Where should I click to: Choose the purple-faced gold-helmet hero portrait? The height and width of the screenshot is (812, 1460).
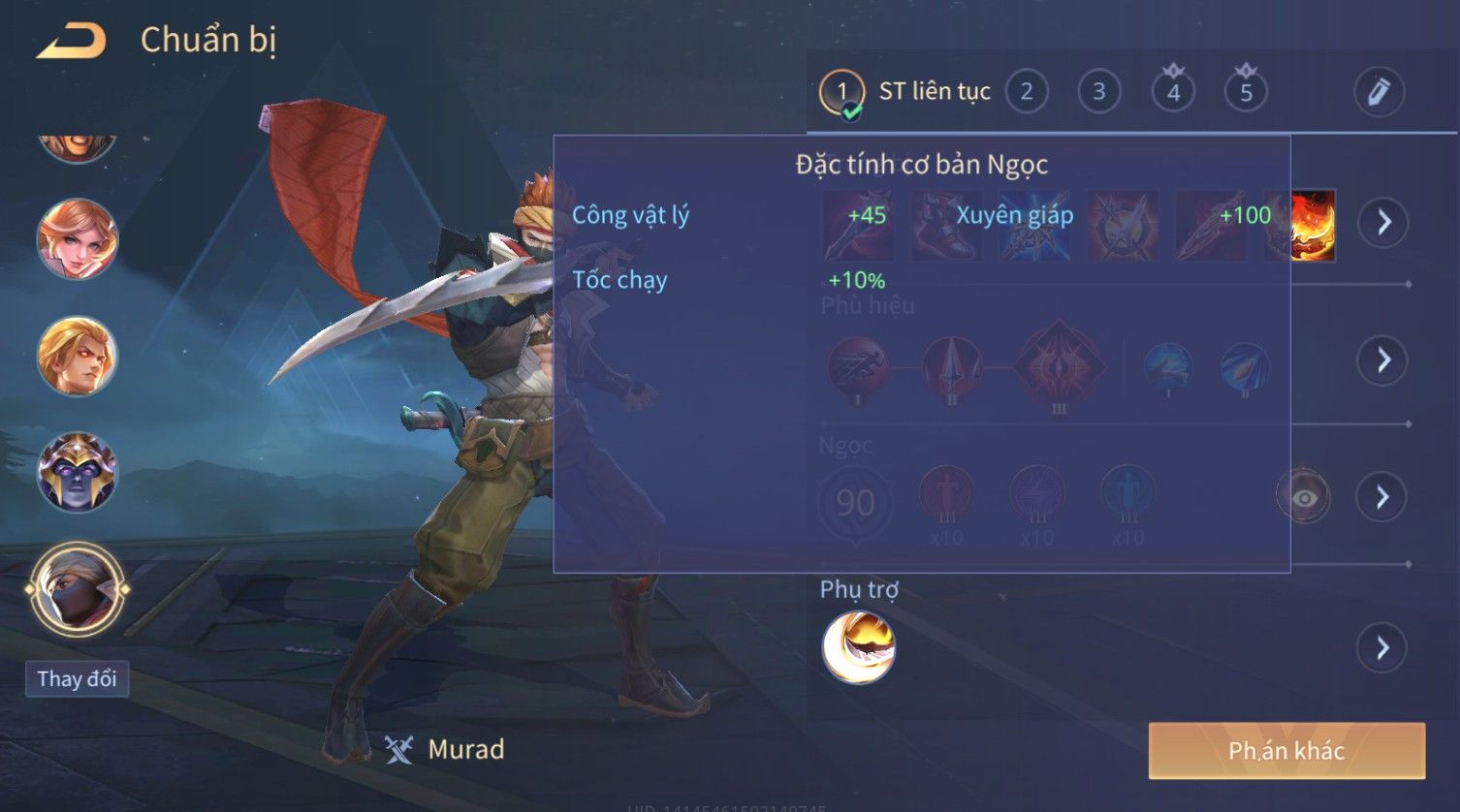(77, 472)
